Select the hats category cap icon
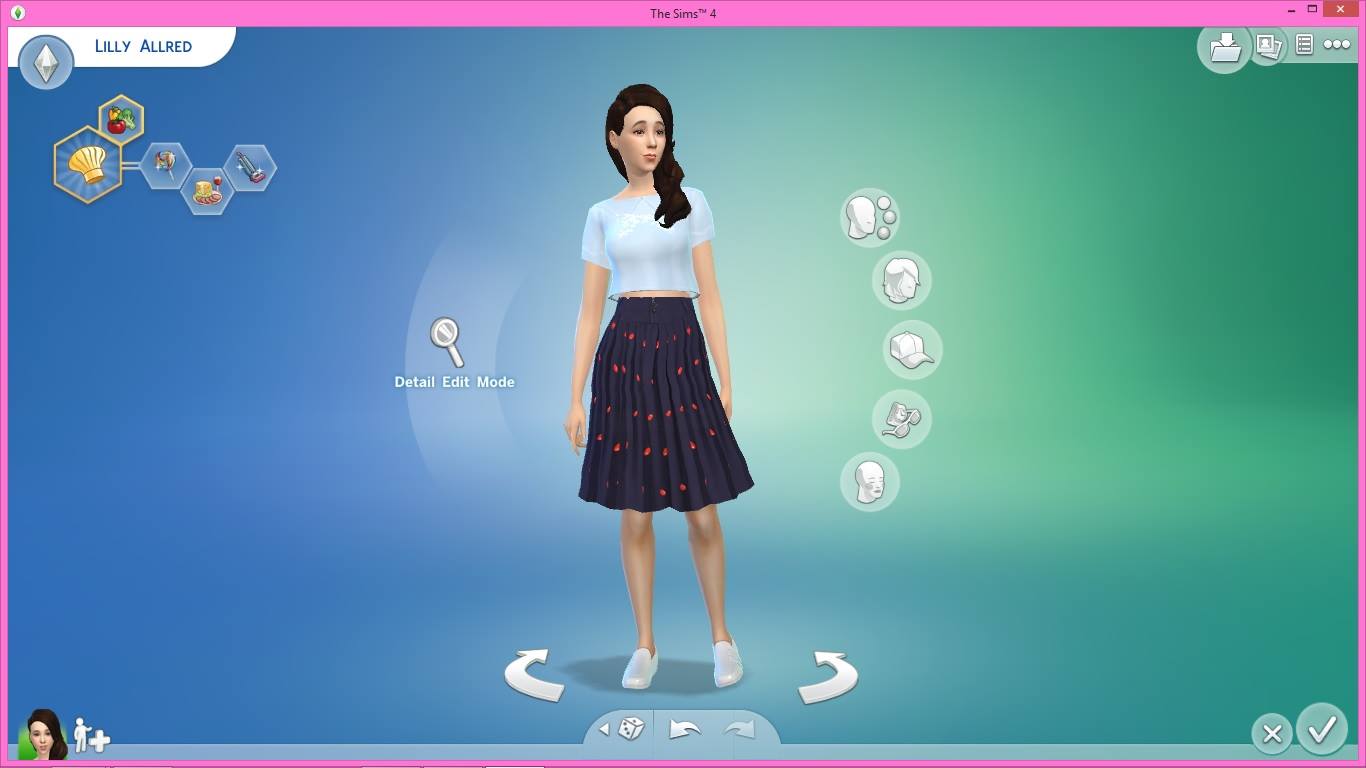 [911, 349]
